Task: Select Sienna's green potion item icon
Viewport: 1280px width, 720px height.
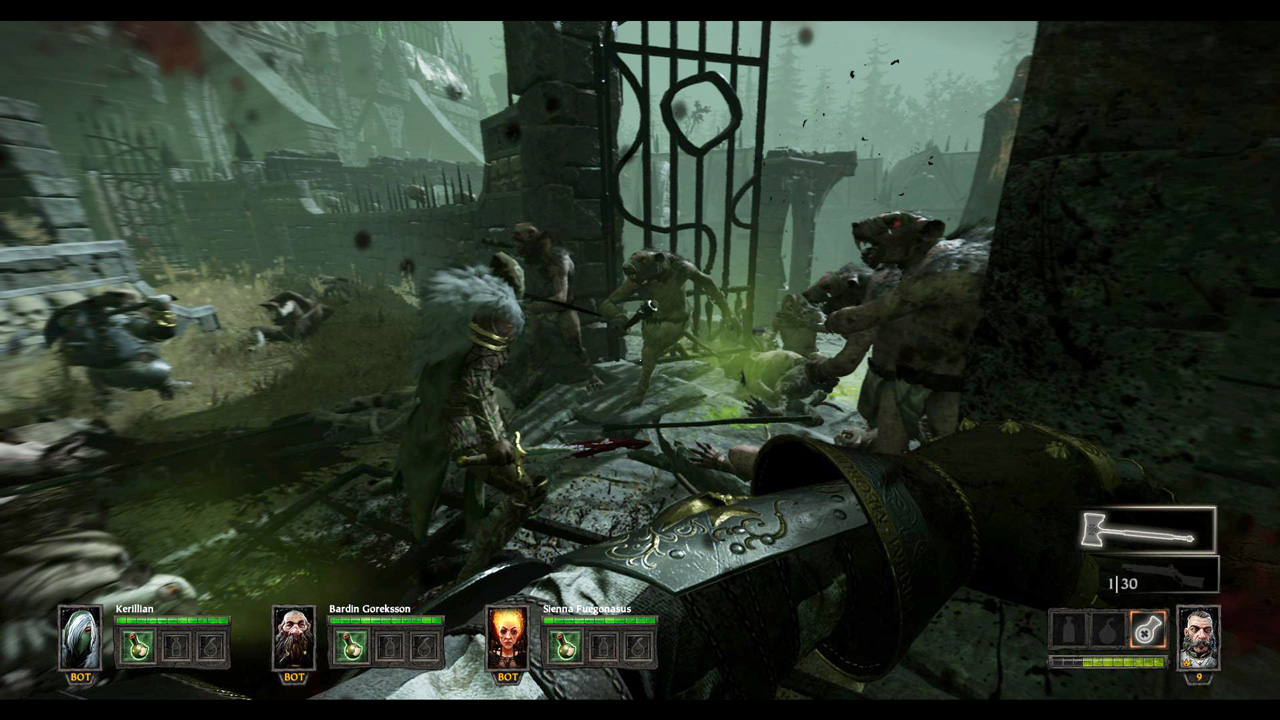Action: (x=565, y=645)
